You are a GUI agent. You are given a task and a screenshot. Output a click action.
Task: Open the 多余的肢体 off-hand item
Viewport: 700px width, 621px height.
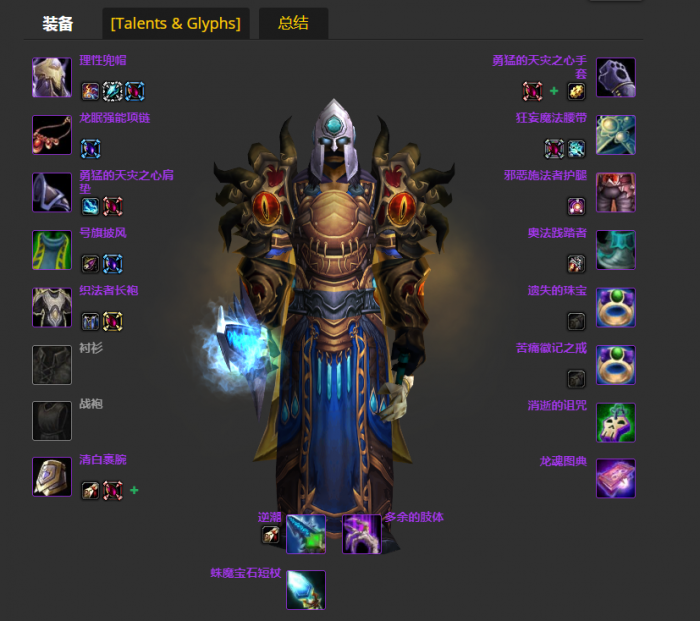click(361, 534)
